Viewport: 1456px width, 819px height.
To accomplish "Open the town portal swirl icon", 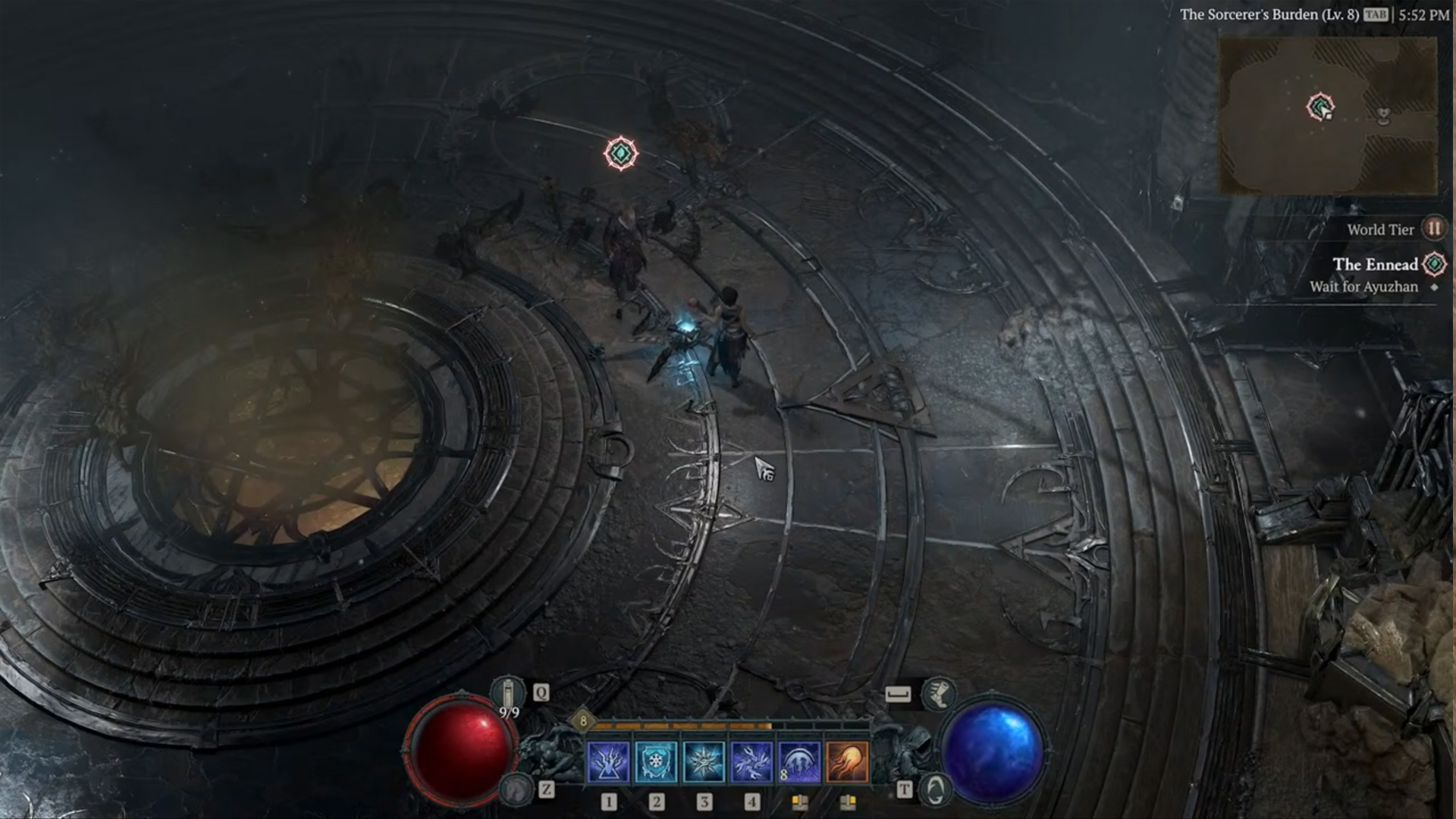I will [x=935, y=790].
